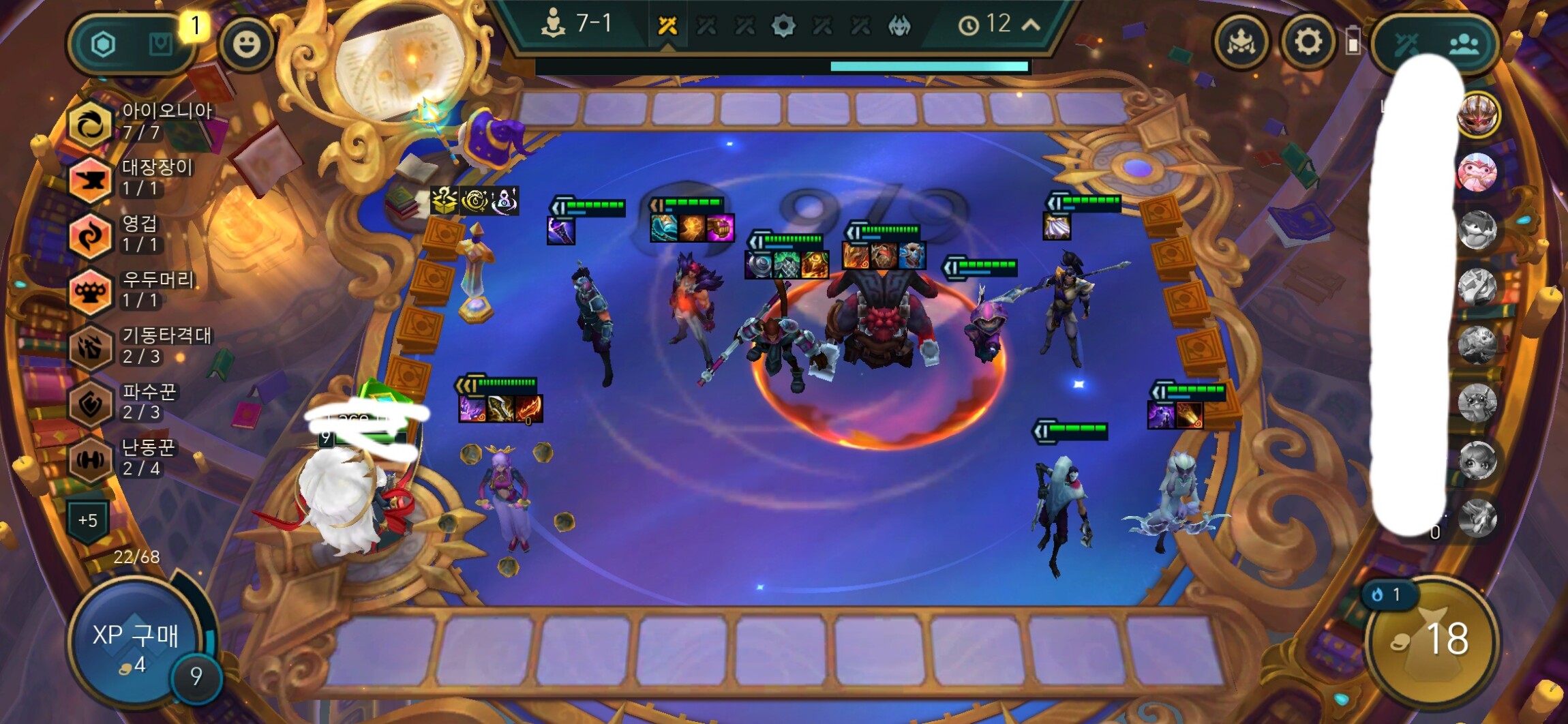Switch to the players silhouette view

point(1464,45)
